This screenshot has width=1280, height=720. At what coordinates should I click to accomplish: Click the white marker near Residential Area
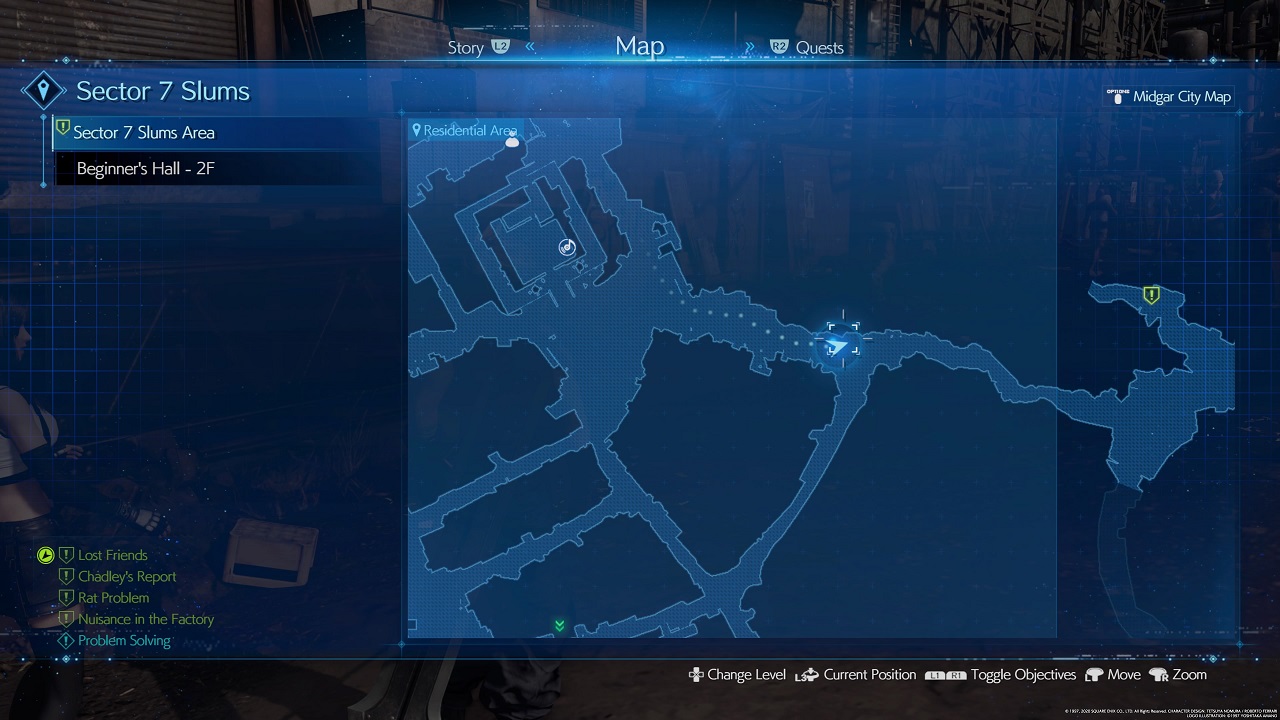(x=513, y=142)
